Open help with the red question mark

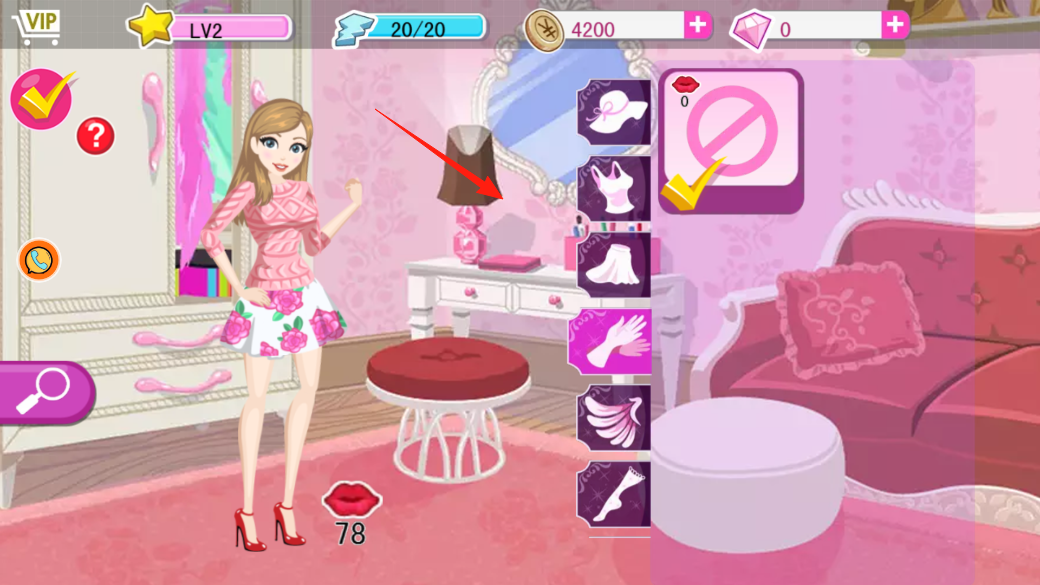pos(95,135)
